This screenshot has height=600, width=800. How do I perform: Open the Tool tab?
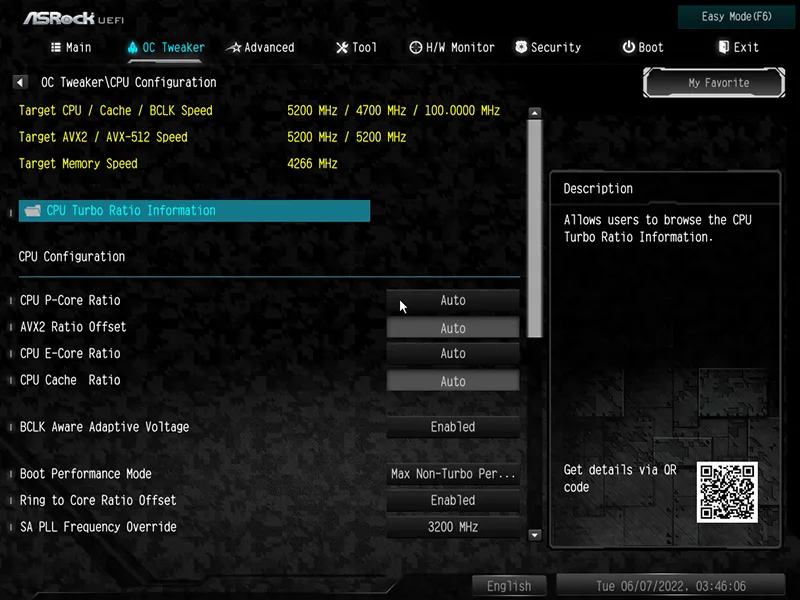tap(356, 47)
